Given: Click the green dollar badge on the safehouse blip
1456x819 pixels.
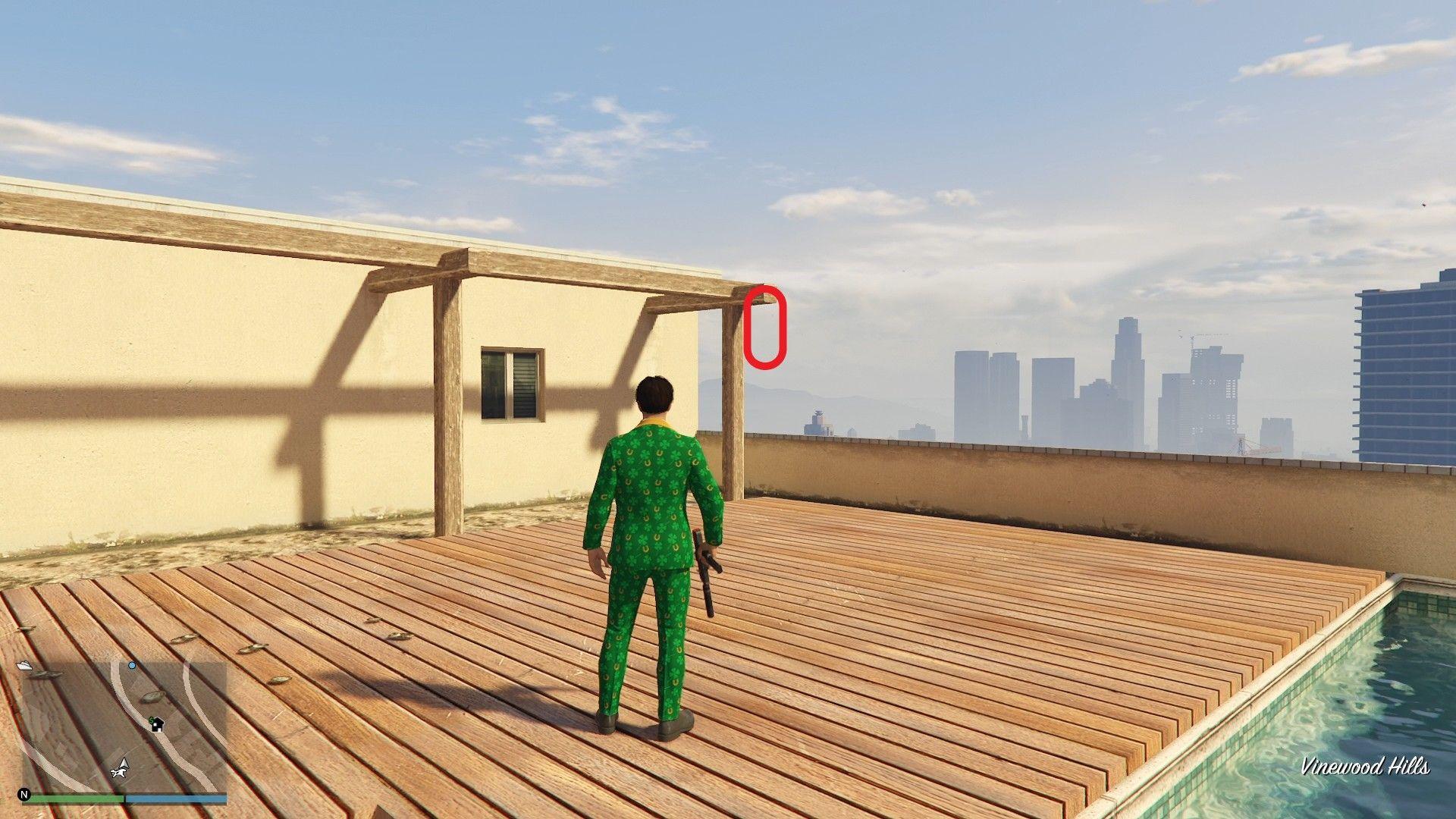Looking at the screenshot, I should 151,720.
